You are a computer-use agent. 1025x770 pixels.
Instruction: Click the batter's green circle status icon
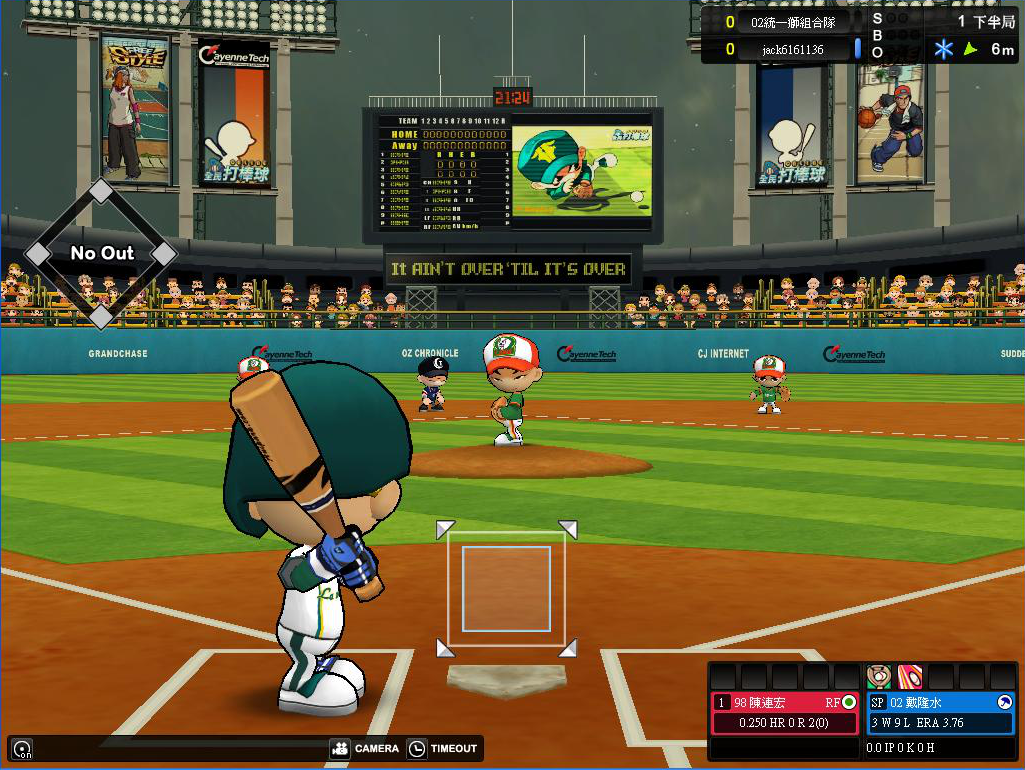point(849,702)
